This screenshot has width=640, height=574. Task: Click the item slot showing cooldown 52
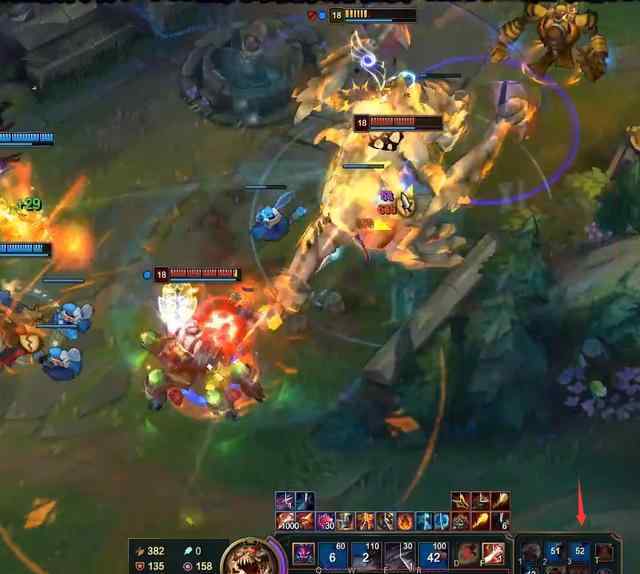coord(580,551)
